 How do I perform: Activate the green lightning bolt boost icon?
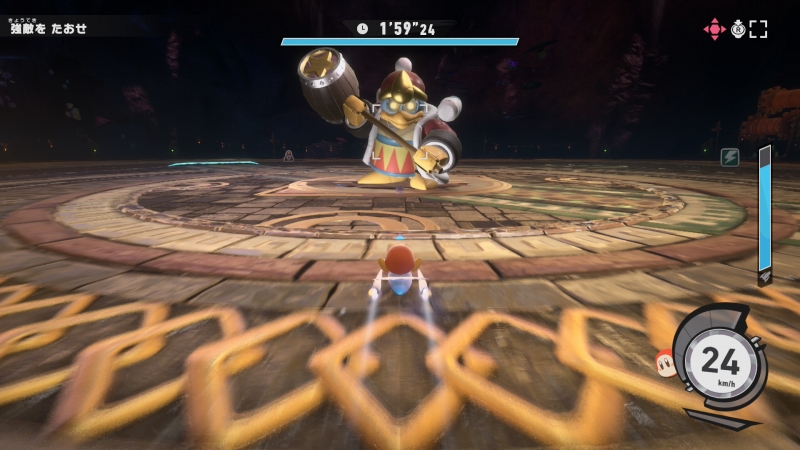tap(730, 157)
